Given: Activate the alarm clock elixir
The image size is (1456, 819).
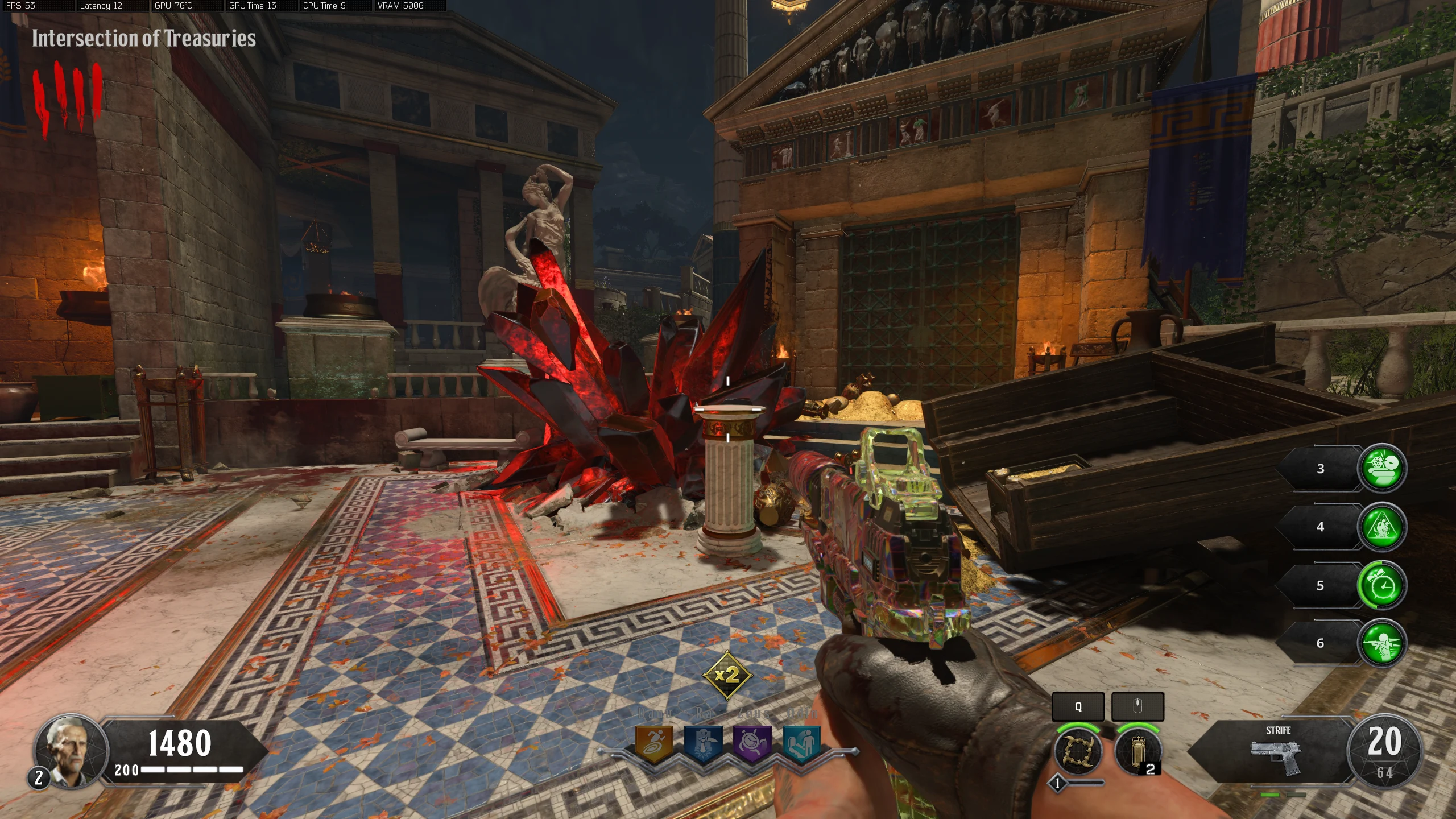Looking at the screenshot, I should pos(1382,585).
